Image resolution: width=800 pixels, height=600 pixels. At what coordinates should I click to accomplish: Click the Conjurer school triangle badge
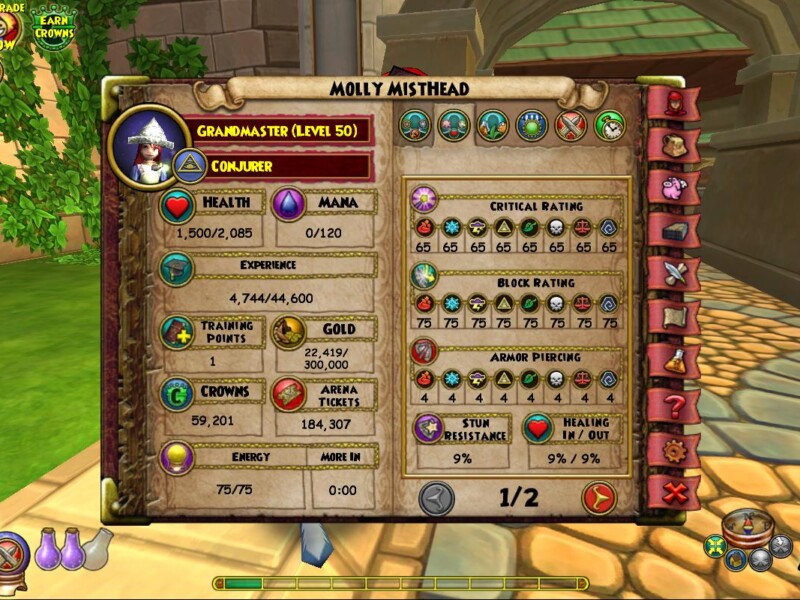click(189, 165)
